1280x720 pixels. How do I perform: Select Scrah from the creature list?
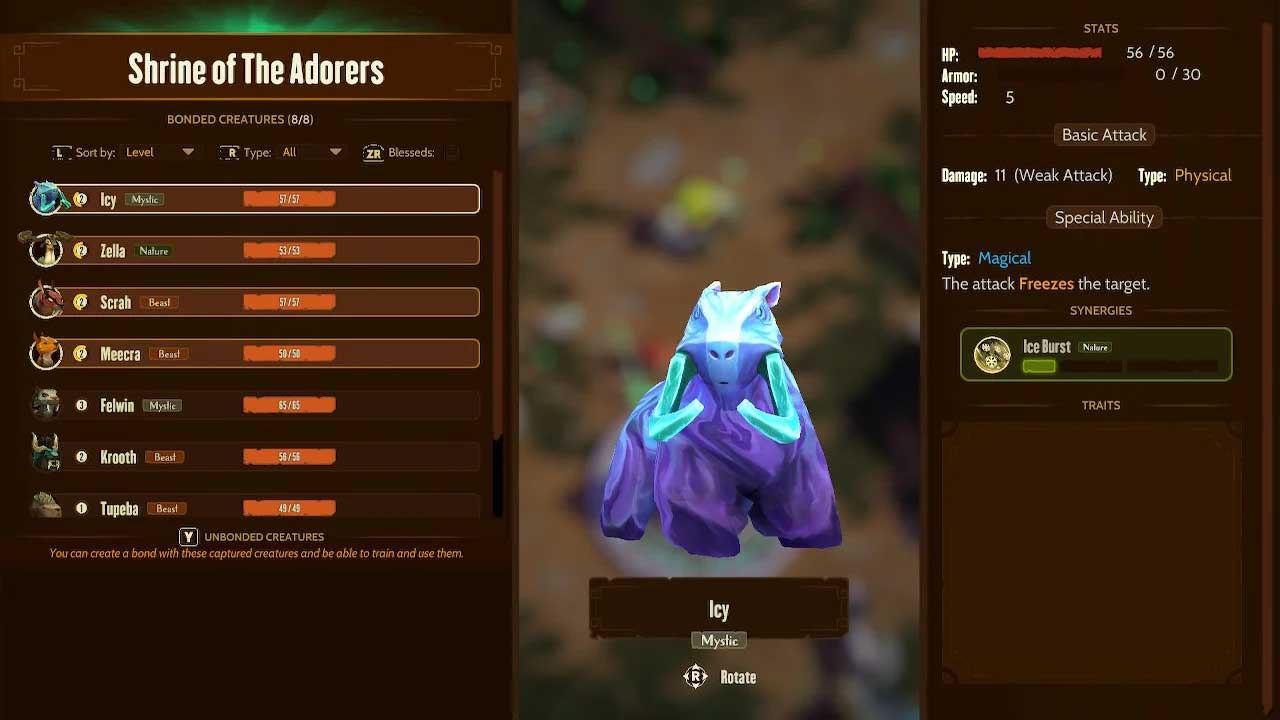tap(255, 302)
